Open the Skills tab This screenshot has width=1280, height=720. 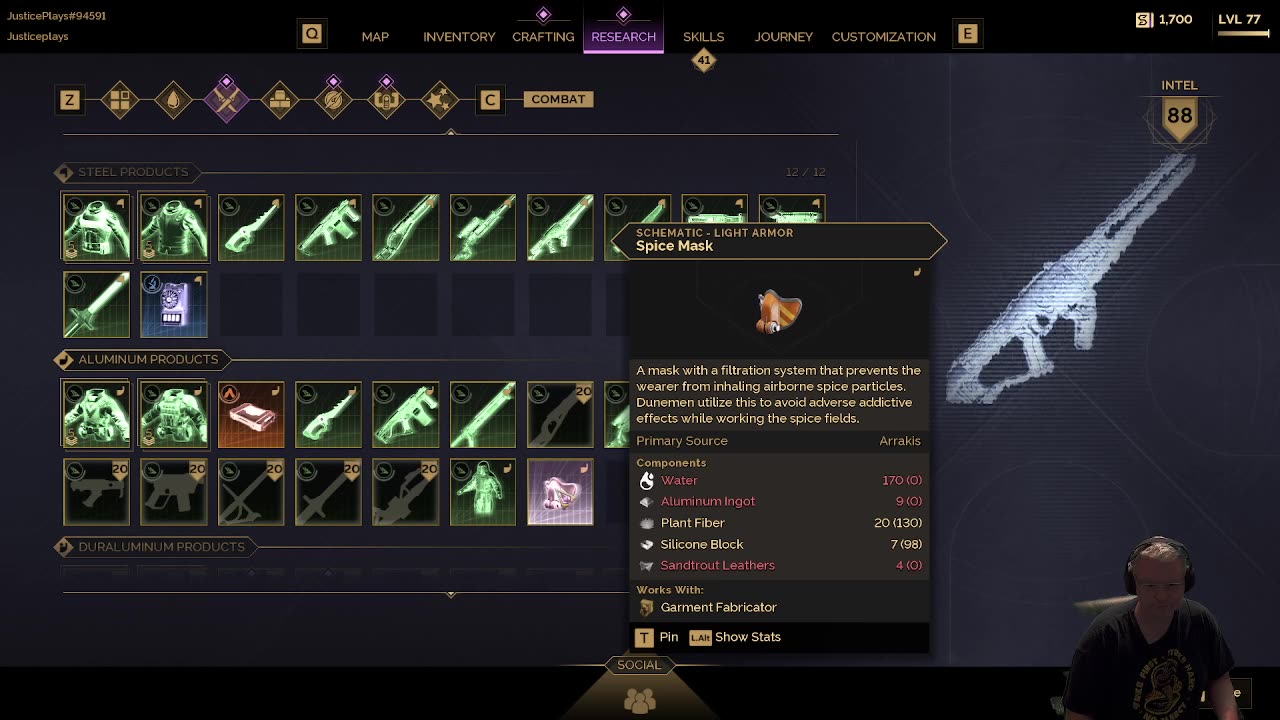click(703, 37)
